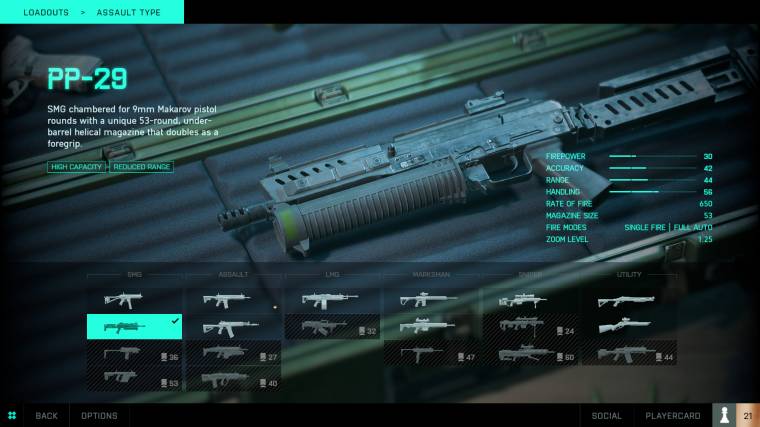
Task: Select the locked SMG requiring level 53
Action: coord(134,379)
